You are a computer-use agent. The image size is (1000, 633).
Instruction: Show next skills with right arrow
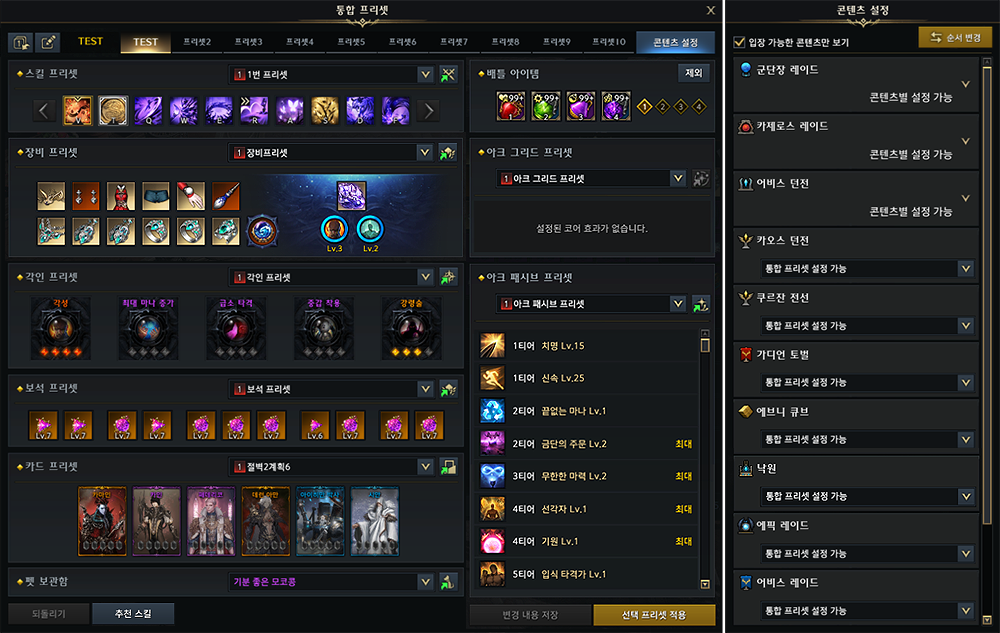(x=430, y=110)
